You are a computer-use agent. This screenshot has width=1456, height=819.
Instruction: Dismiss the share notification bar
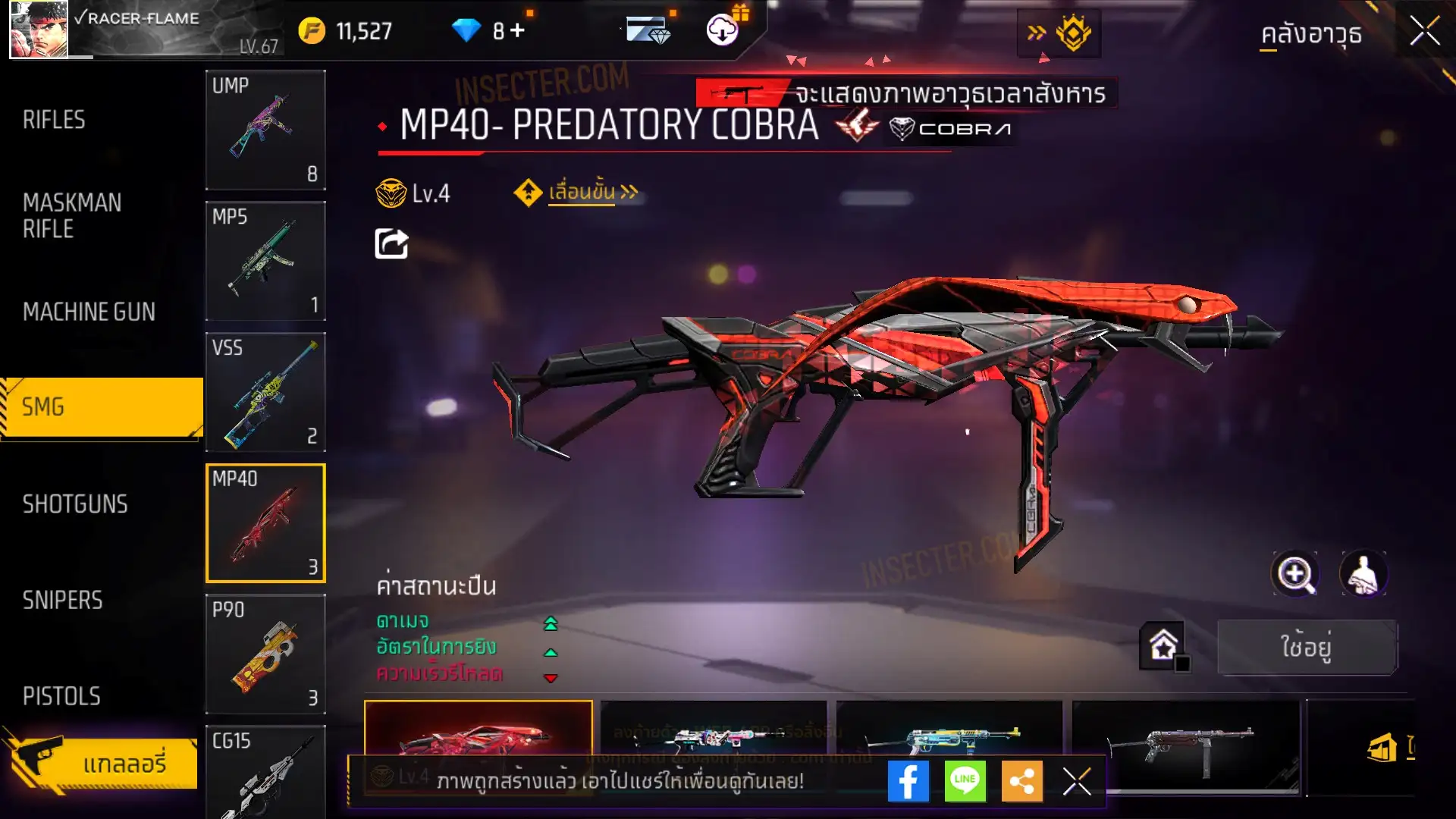pyautogui.click(x=1076, y=781)
